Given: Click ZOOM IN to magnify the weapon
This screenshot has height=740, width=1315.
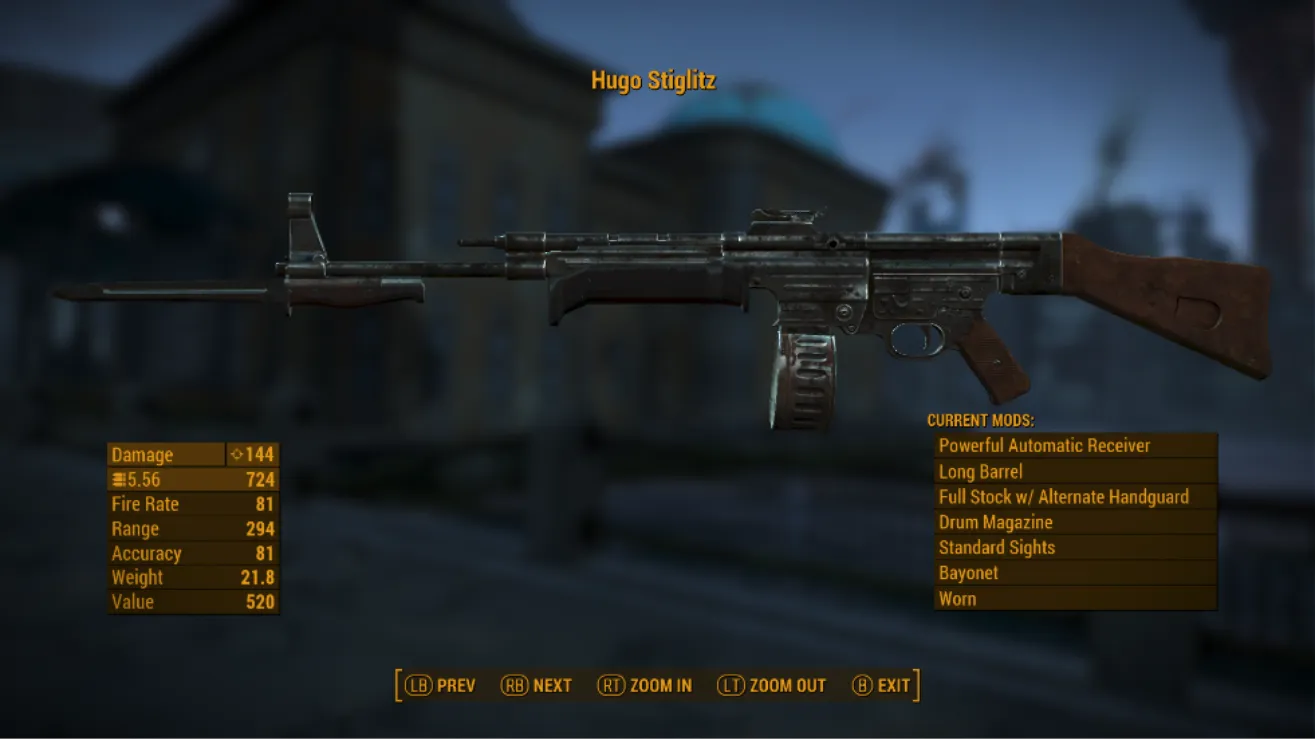Looking at the screenshot, I should [x=659, y=685].
